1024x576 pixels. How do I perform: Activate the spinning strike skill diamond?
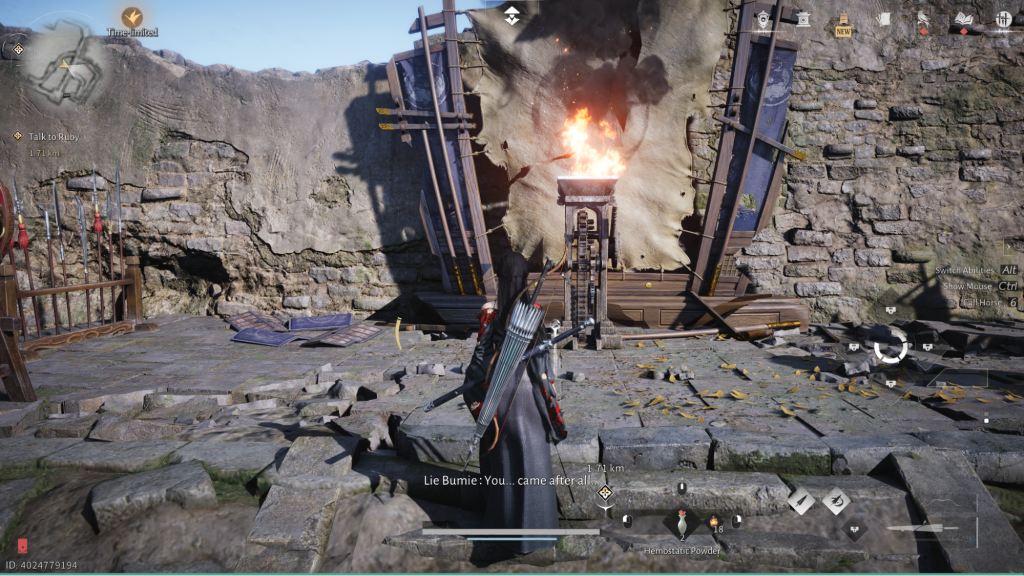click(x=836, y=500)
